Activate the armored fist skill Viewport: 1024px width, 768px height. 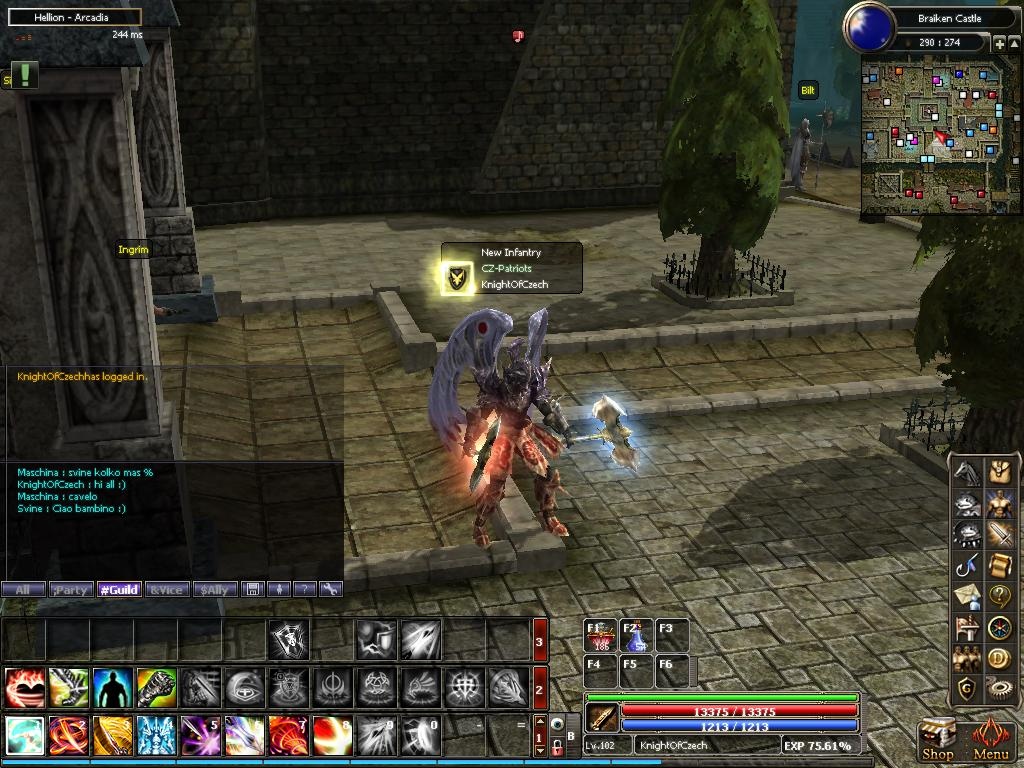[157, 688]
